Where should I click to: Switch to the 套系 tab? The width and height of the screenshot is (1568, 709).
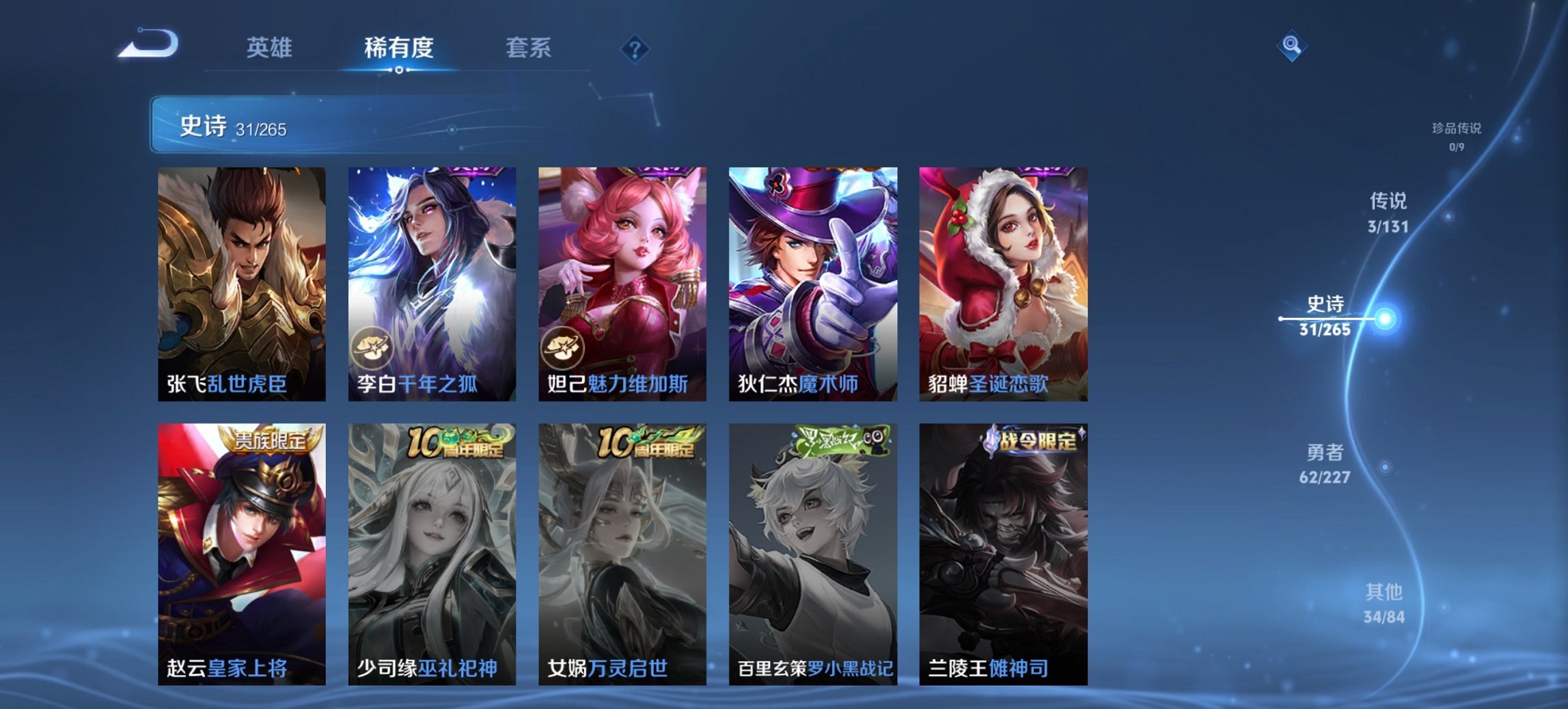528,48
